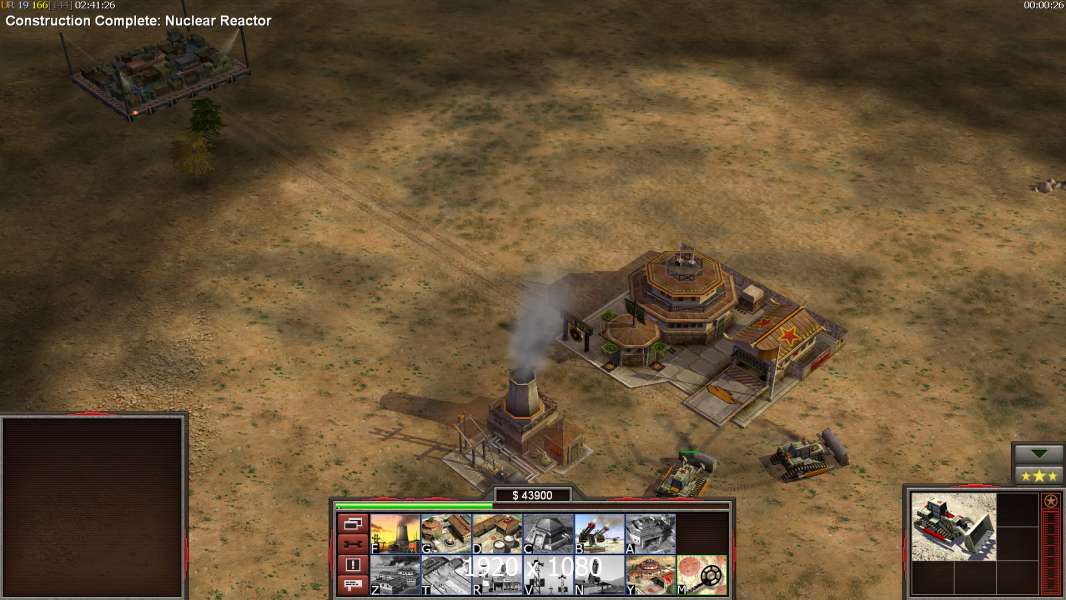1066x600 pixels.
Task: Open the three-star General's powers button
Action: [1038, 475]
